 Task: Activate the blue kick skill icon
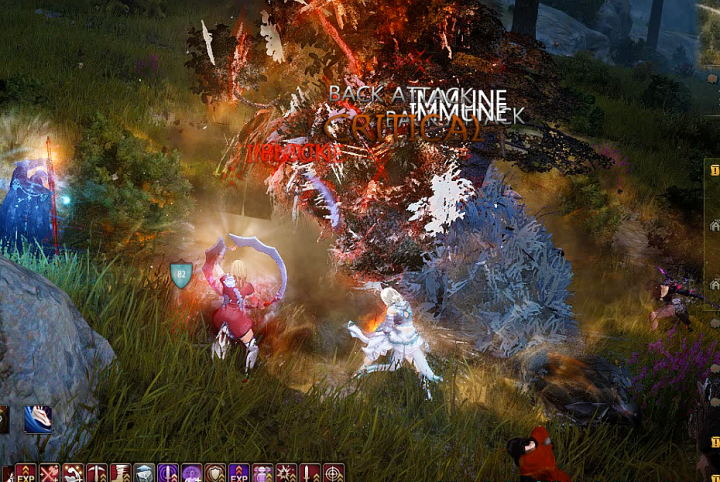coord(38,419)
